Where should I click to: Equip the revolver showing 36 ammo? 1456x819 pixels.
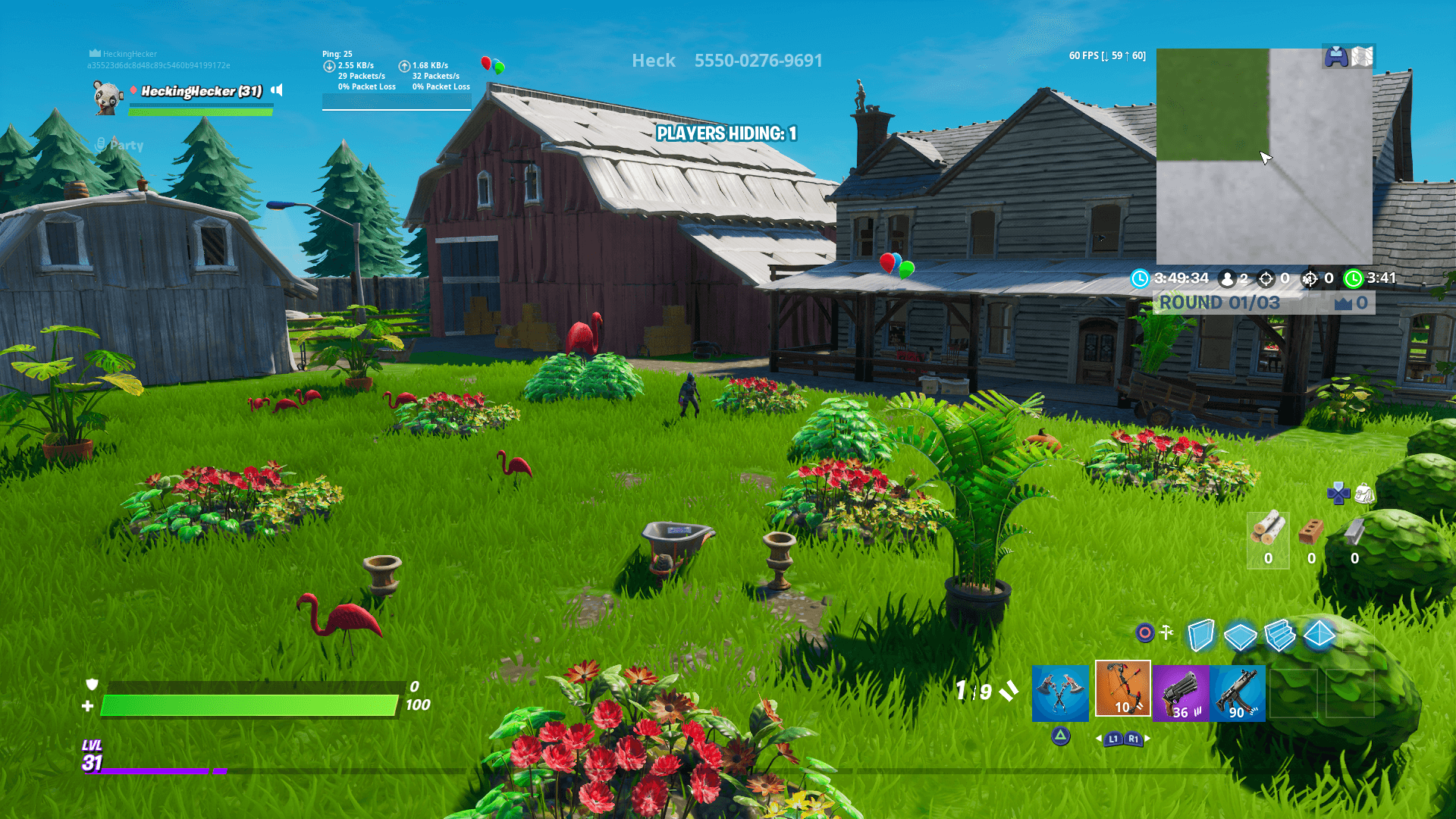click(1181, 694)
